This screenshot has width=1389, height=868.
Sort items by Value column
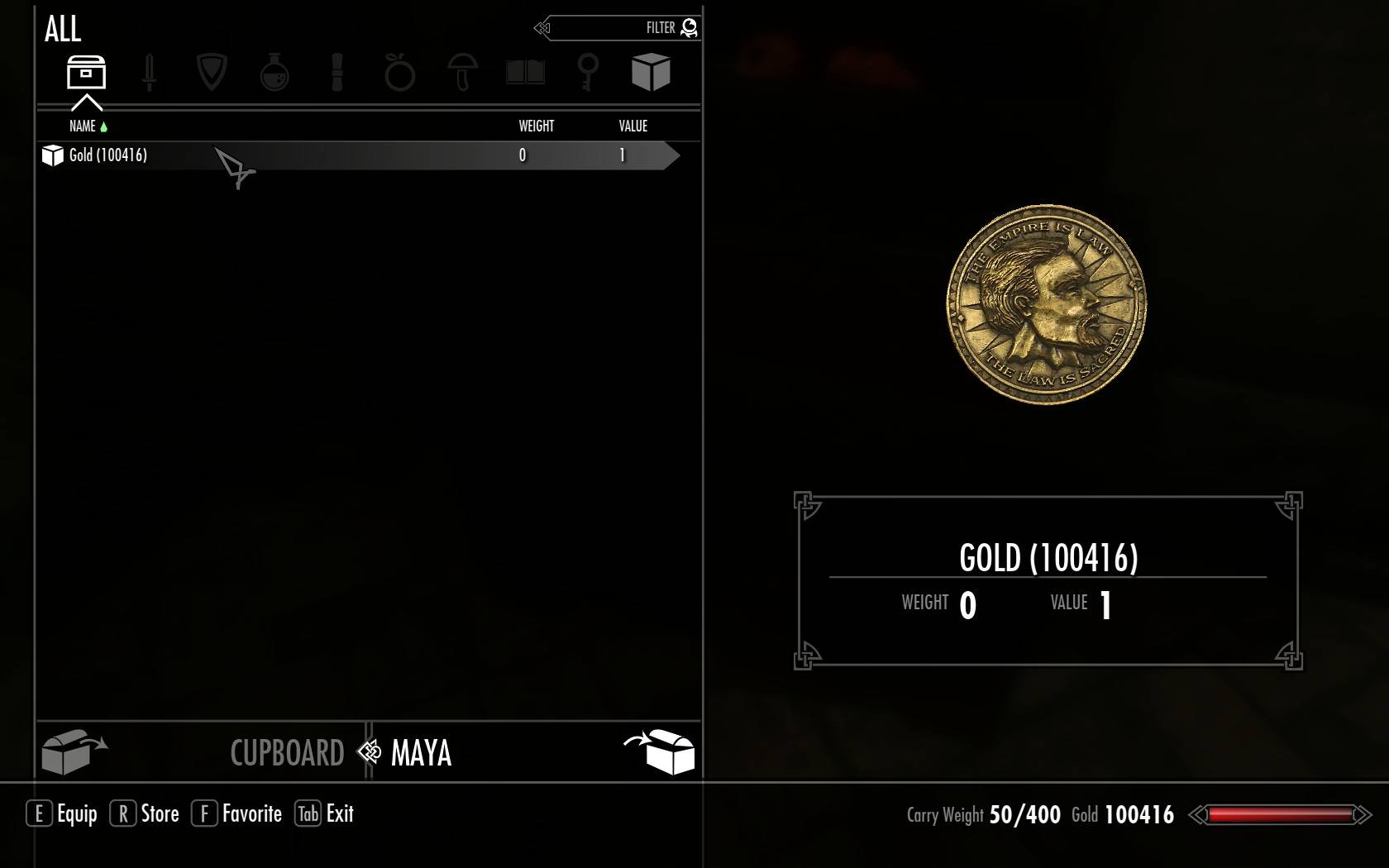632,126
